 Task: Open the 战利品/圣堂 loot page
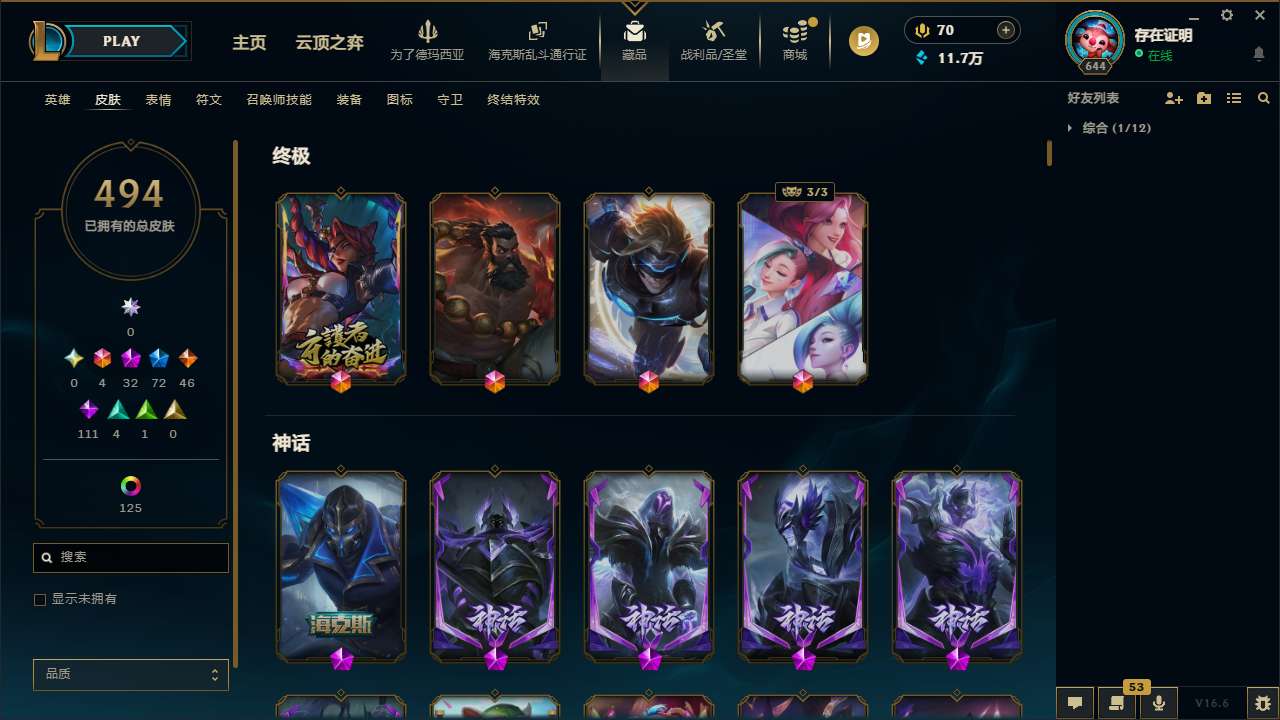(713, 42)
